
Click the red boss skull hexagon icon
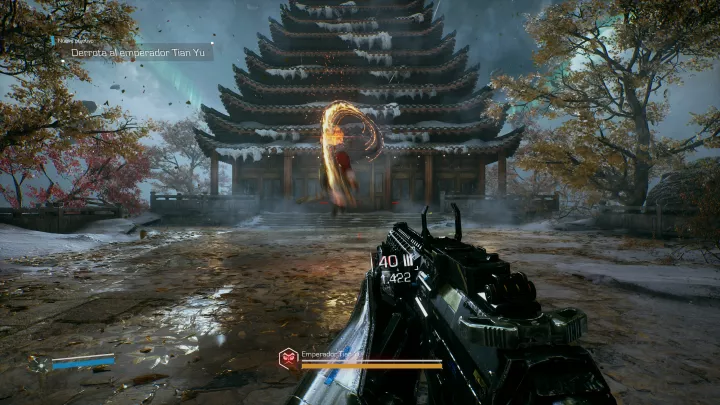(x=288, y=358)
